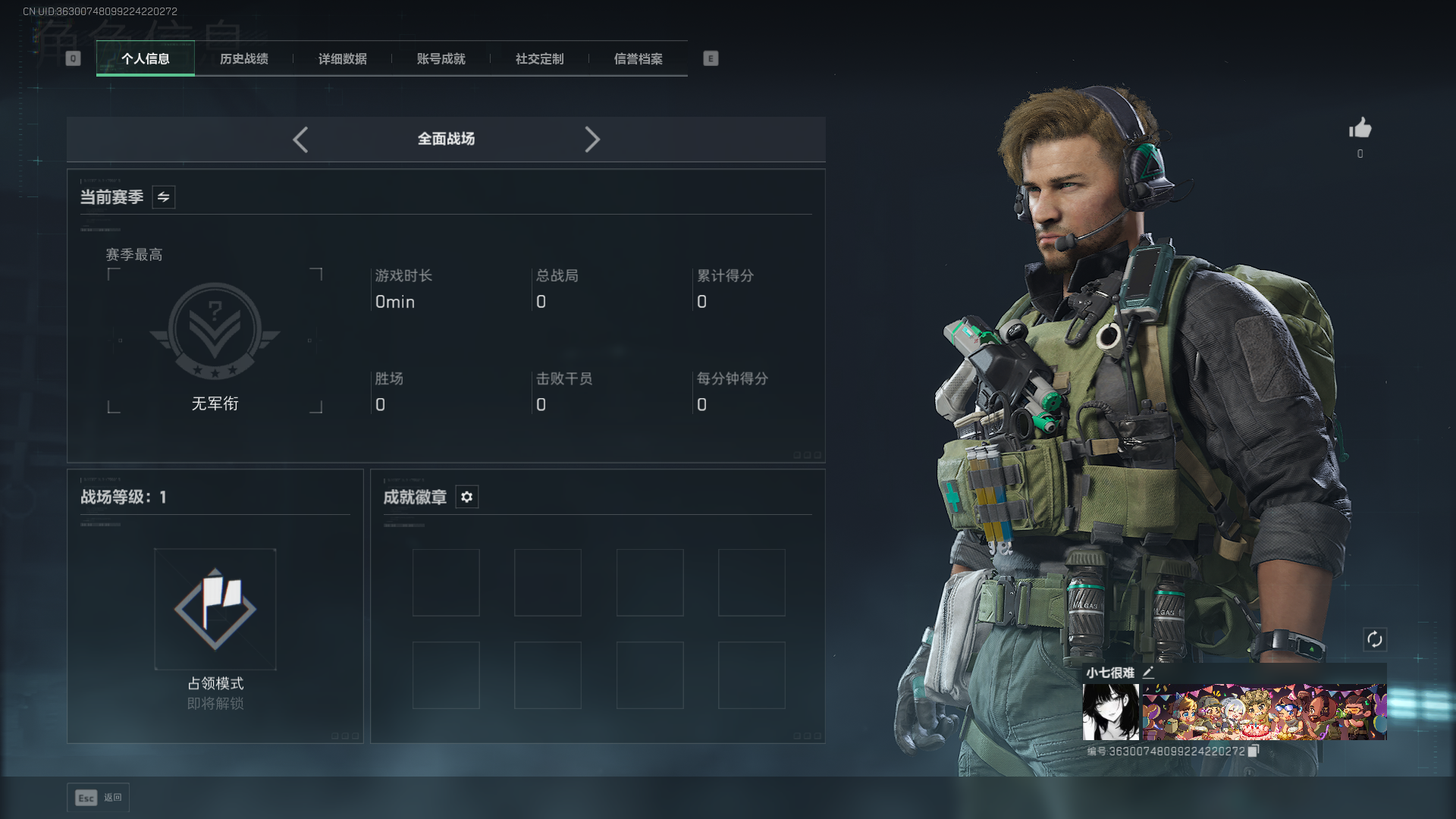1456x819 pixels.
Task: Copy the player ID number
Action: point(1253,751)
